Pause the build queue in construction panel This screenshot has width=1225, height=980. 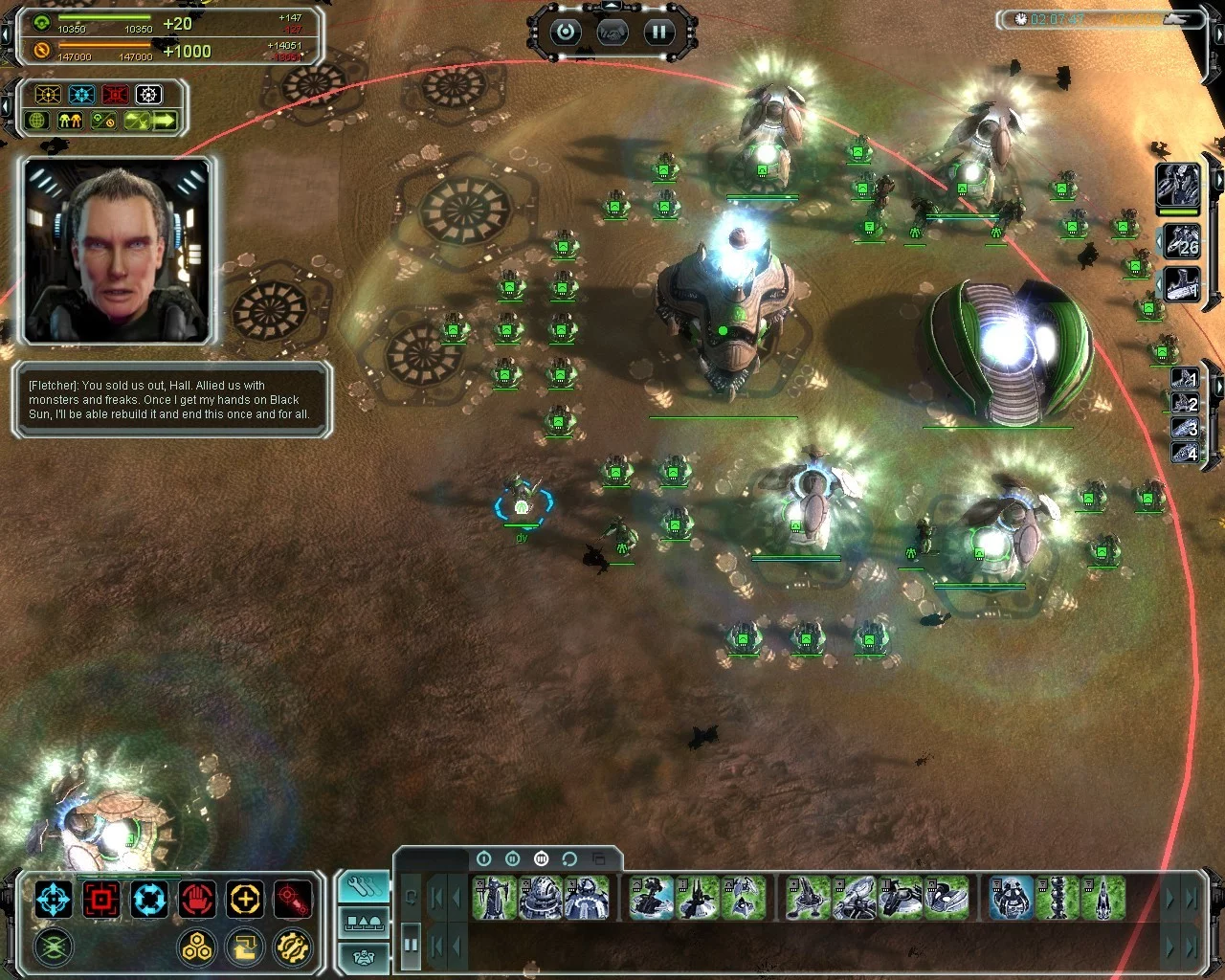point(411,945)
